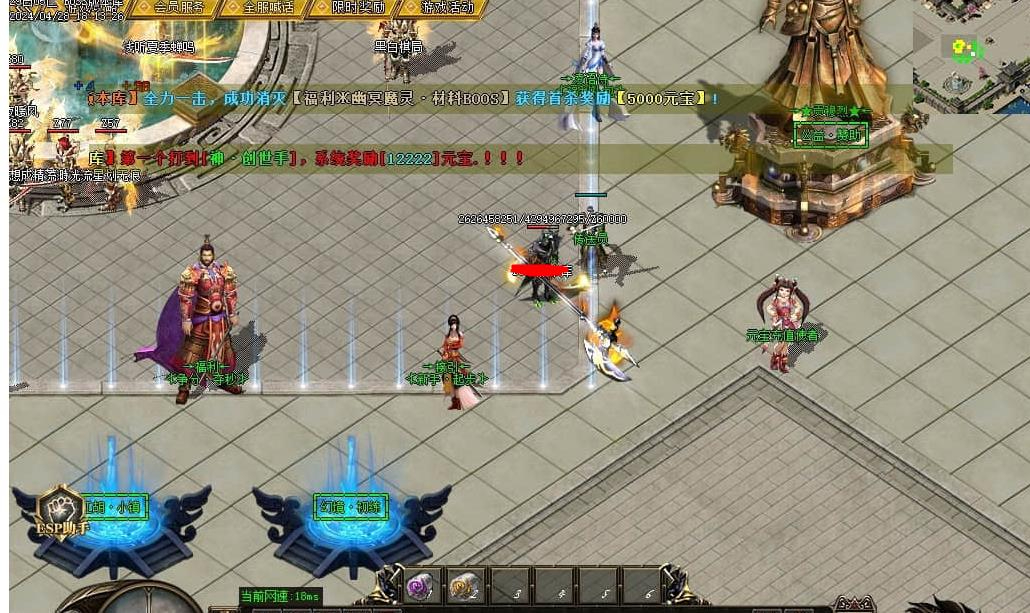Screen dimensions: 1030x613
Task: Open the 限时奖励 timed rewards menu
Action: point(357,8)
